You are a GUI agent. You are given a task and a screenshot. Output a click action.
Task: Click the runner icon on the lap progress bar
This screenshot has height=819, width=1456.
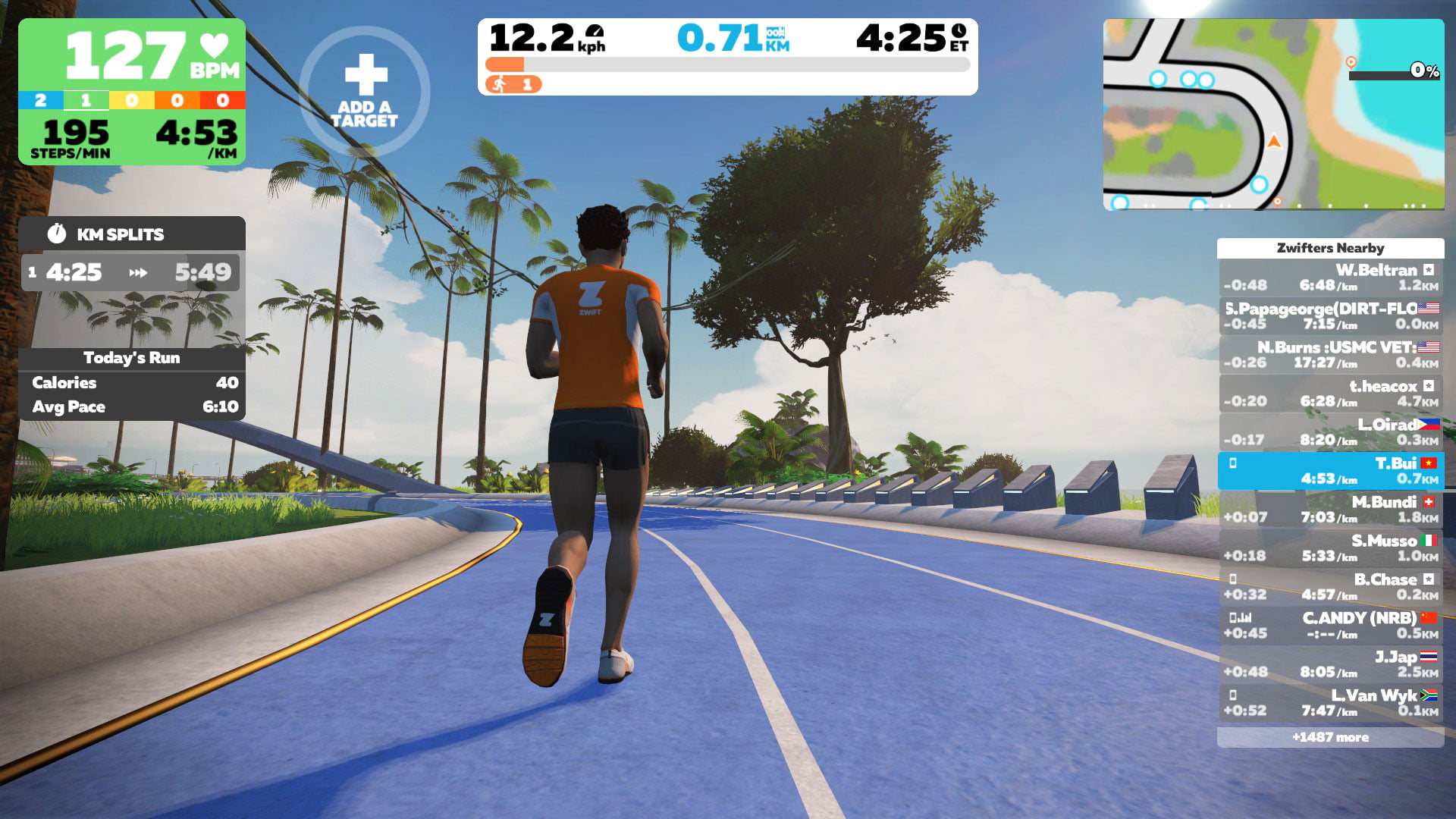tap(500, 85)
